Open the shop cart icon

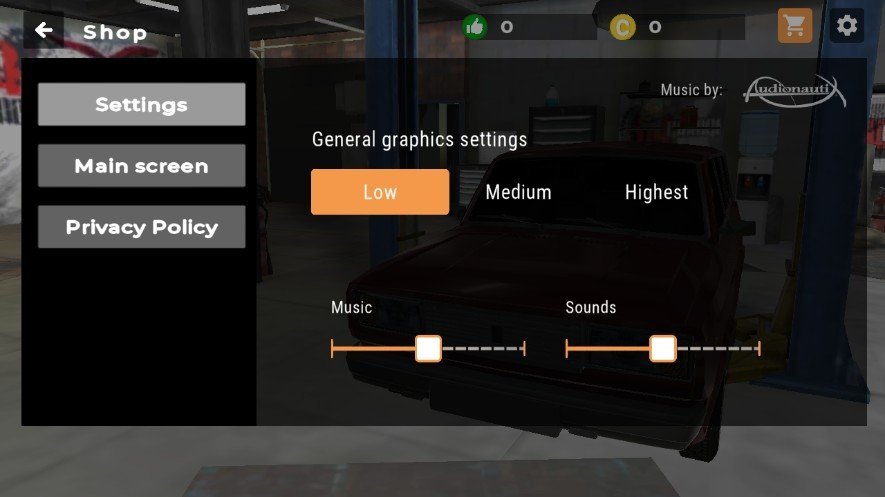click(x=795, y=26)
